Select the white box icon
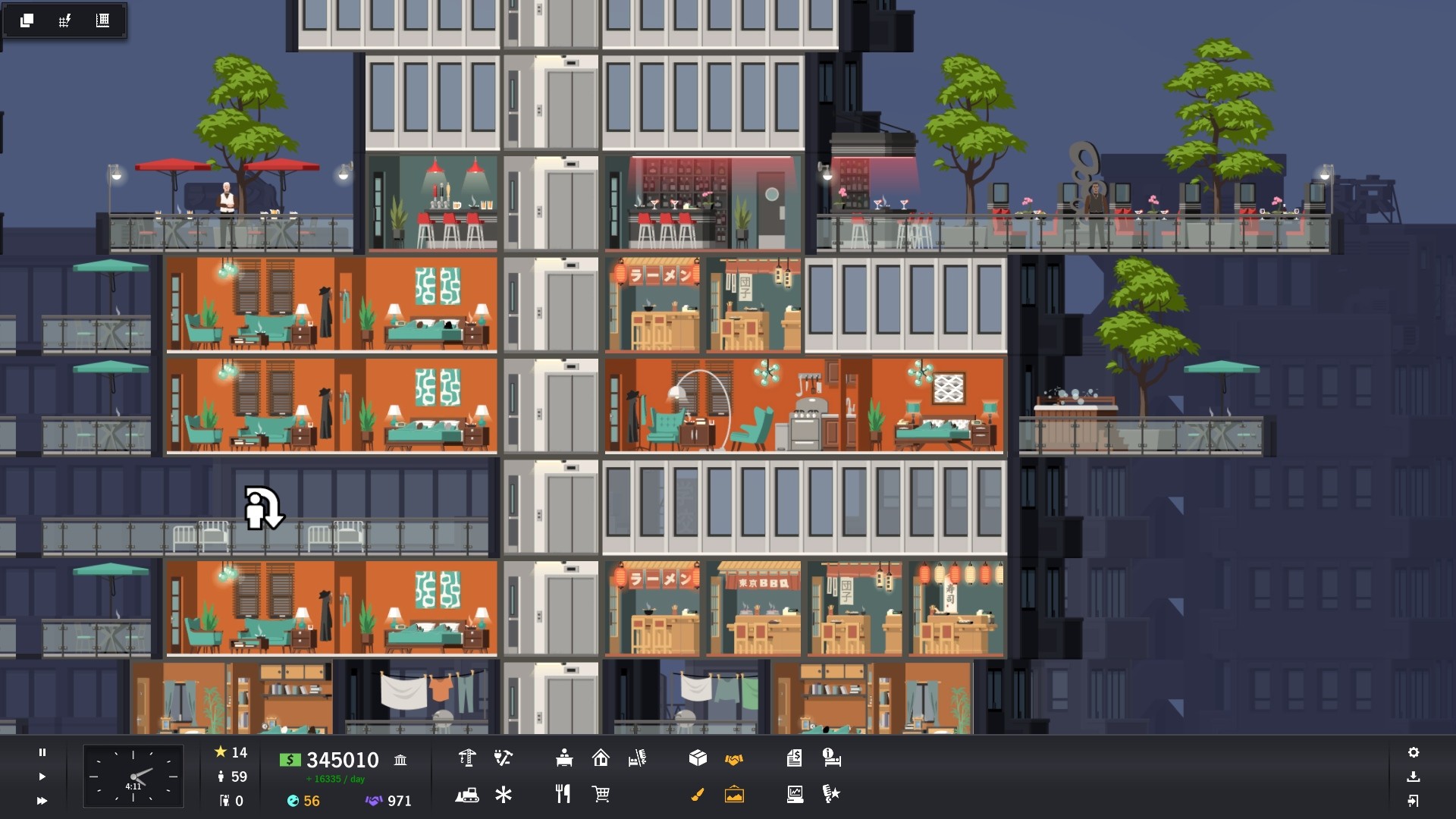Viewport: 1456px width, 819px height. click(698, 758)
